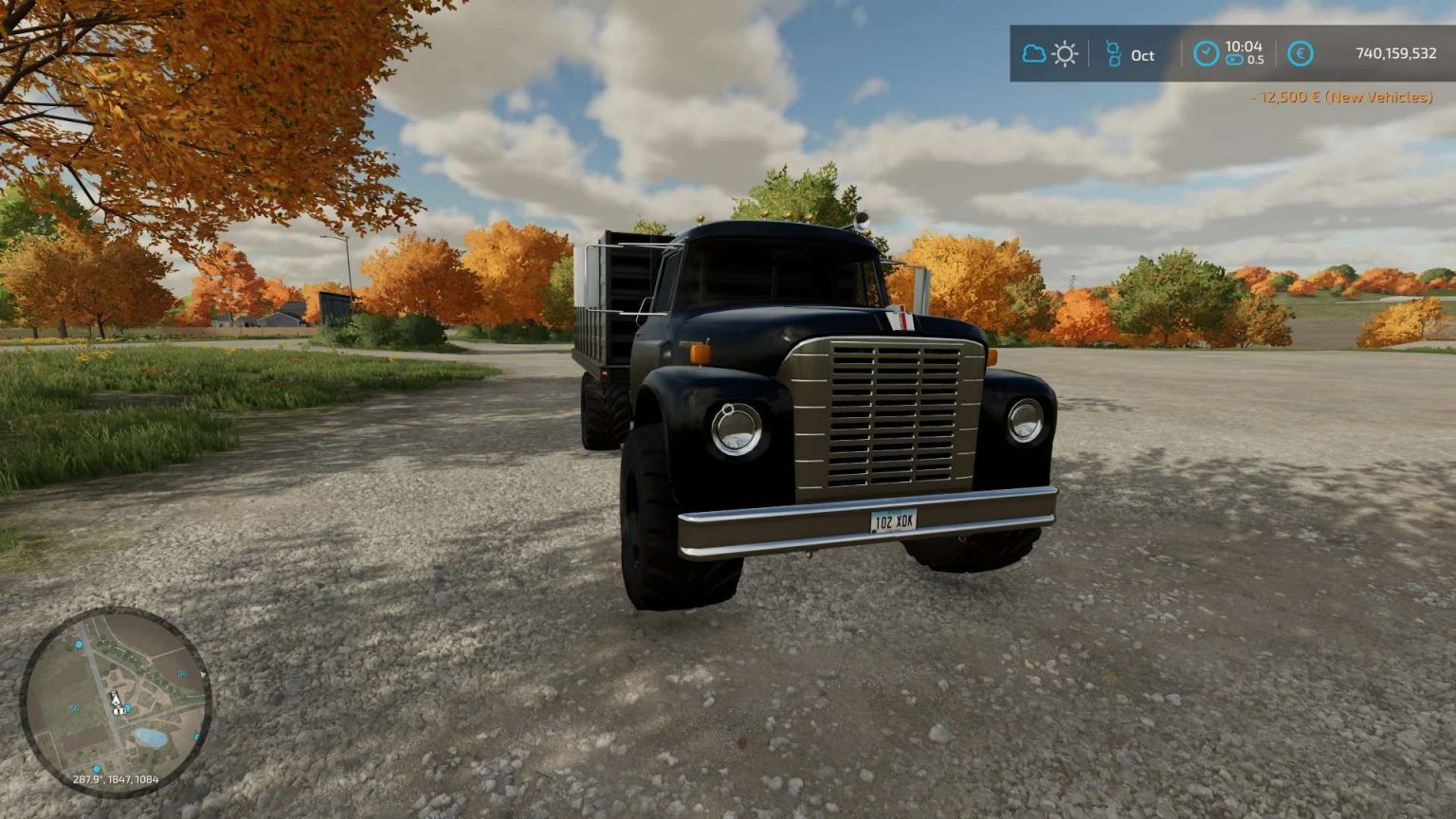1456x819 pixels.
Task: Click the '- 12,500 € (New Vehicles)' notification
Action: tap(1339, 96)
